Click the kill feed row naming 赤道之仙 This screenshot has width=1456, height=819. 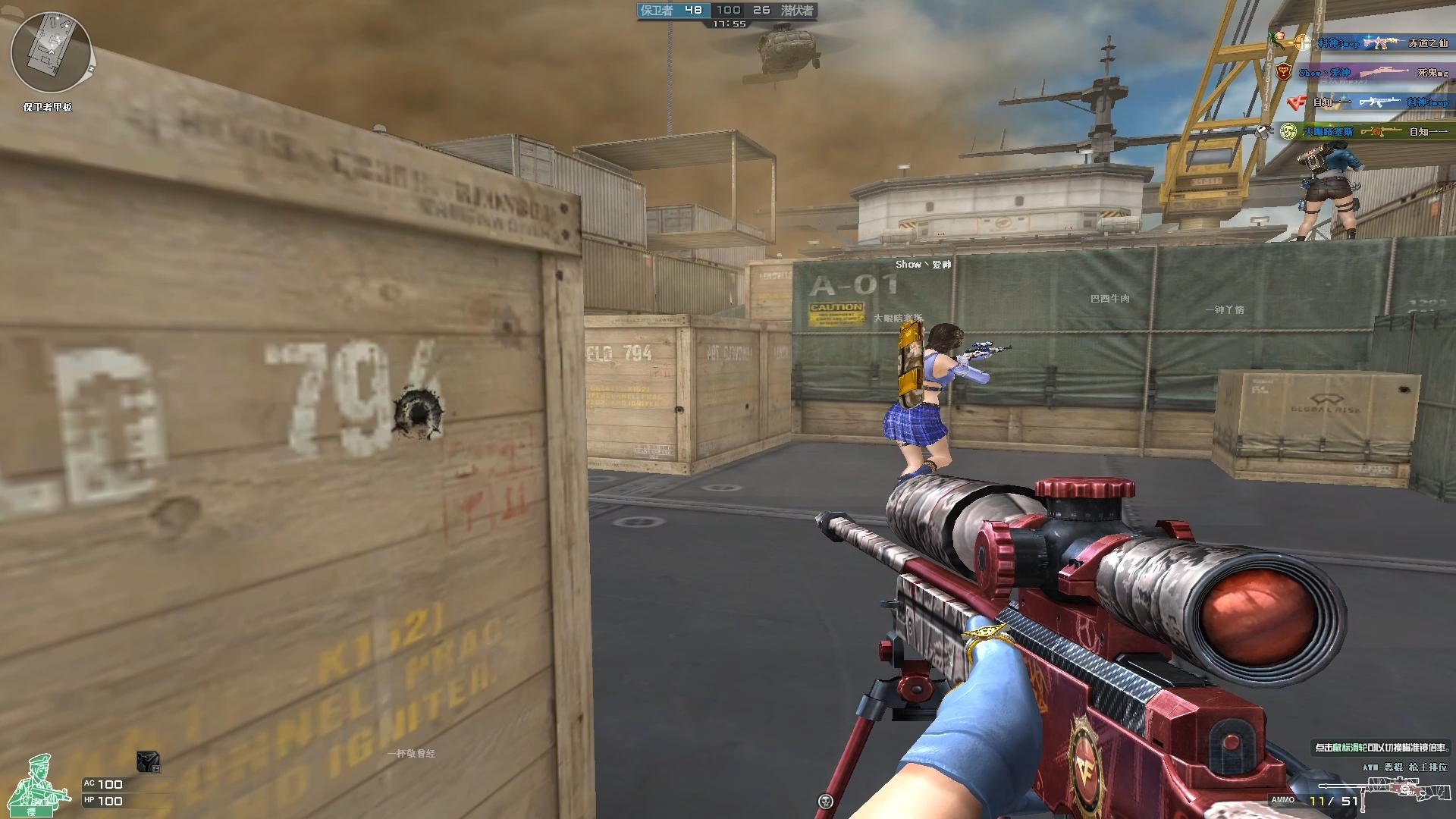pos(1360,43)
